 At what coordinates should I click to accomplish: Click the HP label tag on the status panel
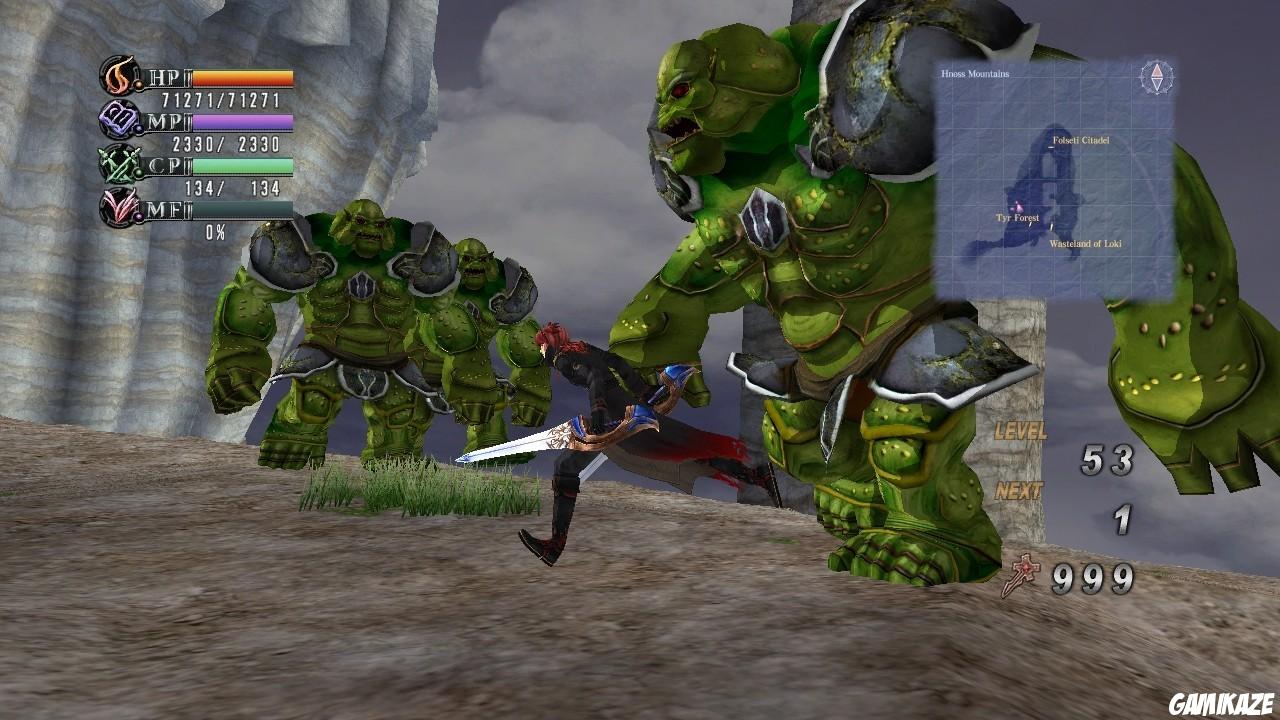164,76
